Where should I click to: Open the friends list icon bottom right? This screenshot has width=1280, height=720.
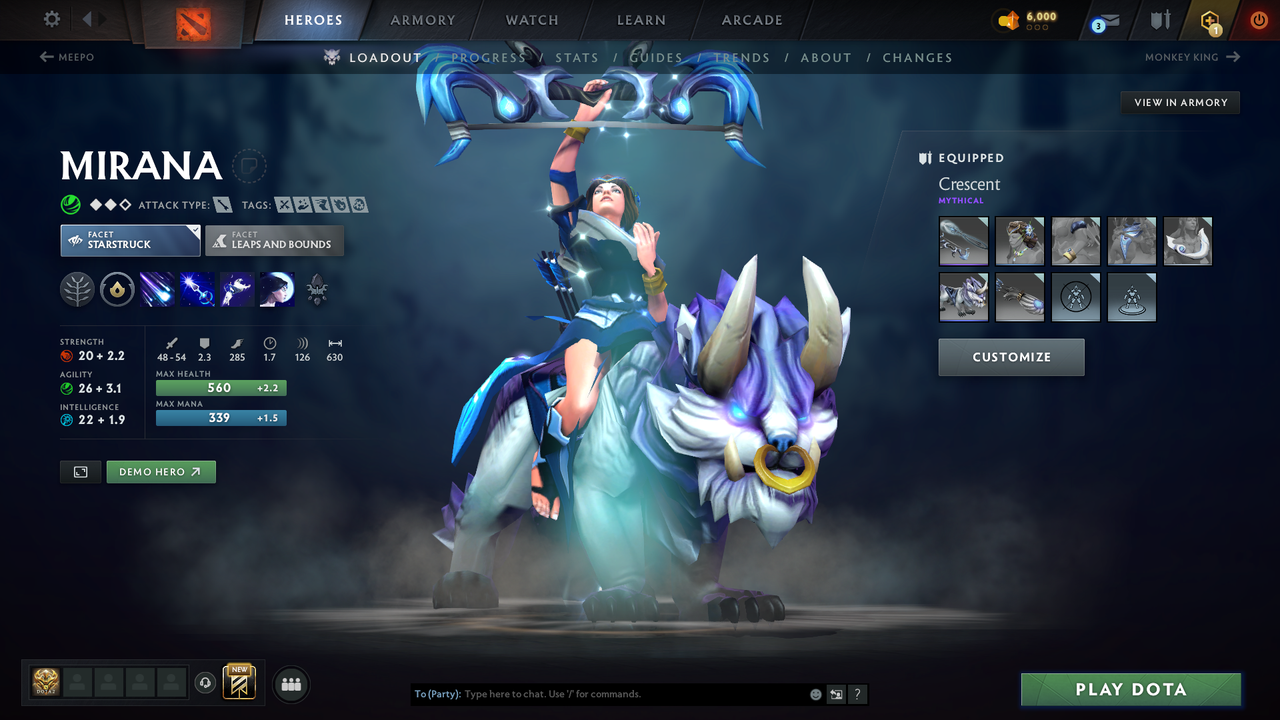[290, 683]
